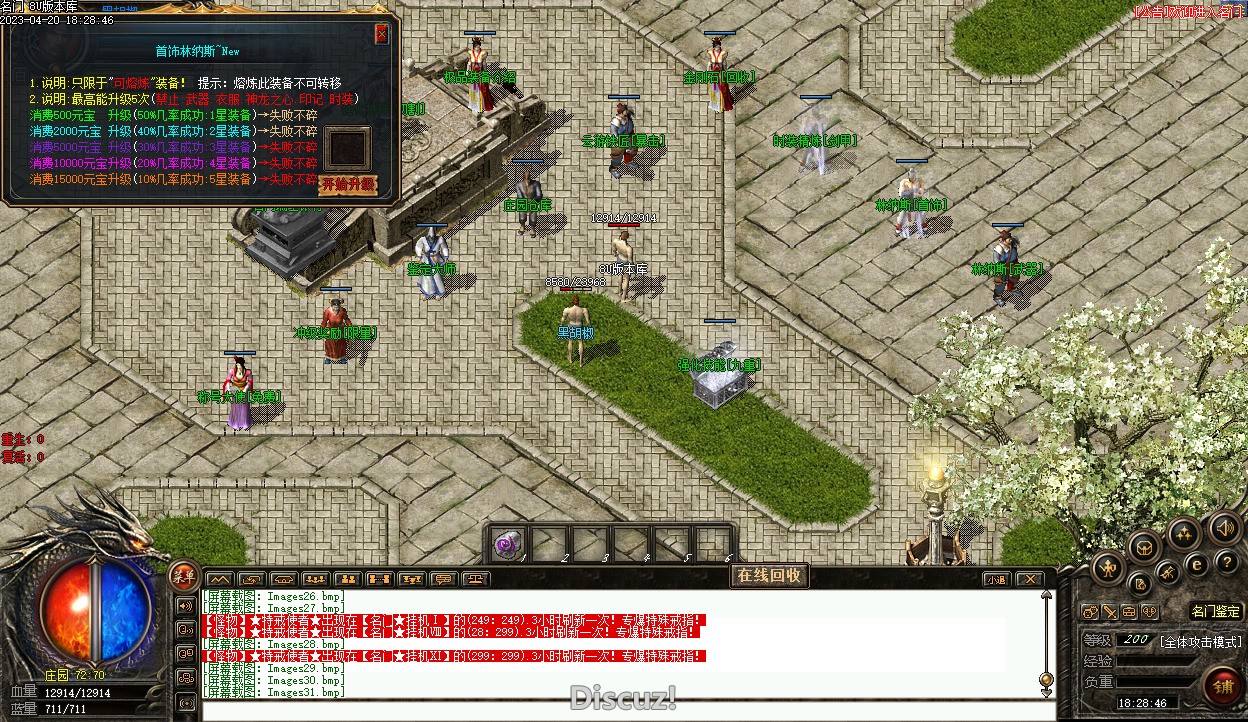This screenshot has height=722, width=1248.
Task: Click the chat message input field
Action: tap(620, 708)
